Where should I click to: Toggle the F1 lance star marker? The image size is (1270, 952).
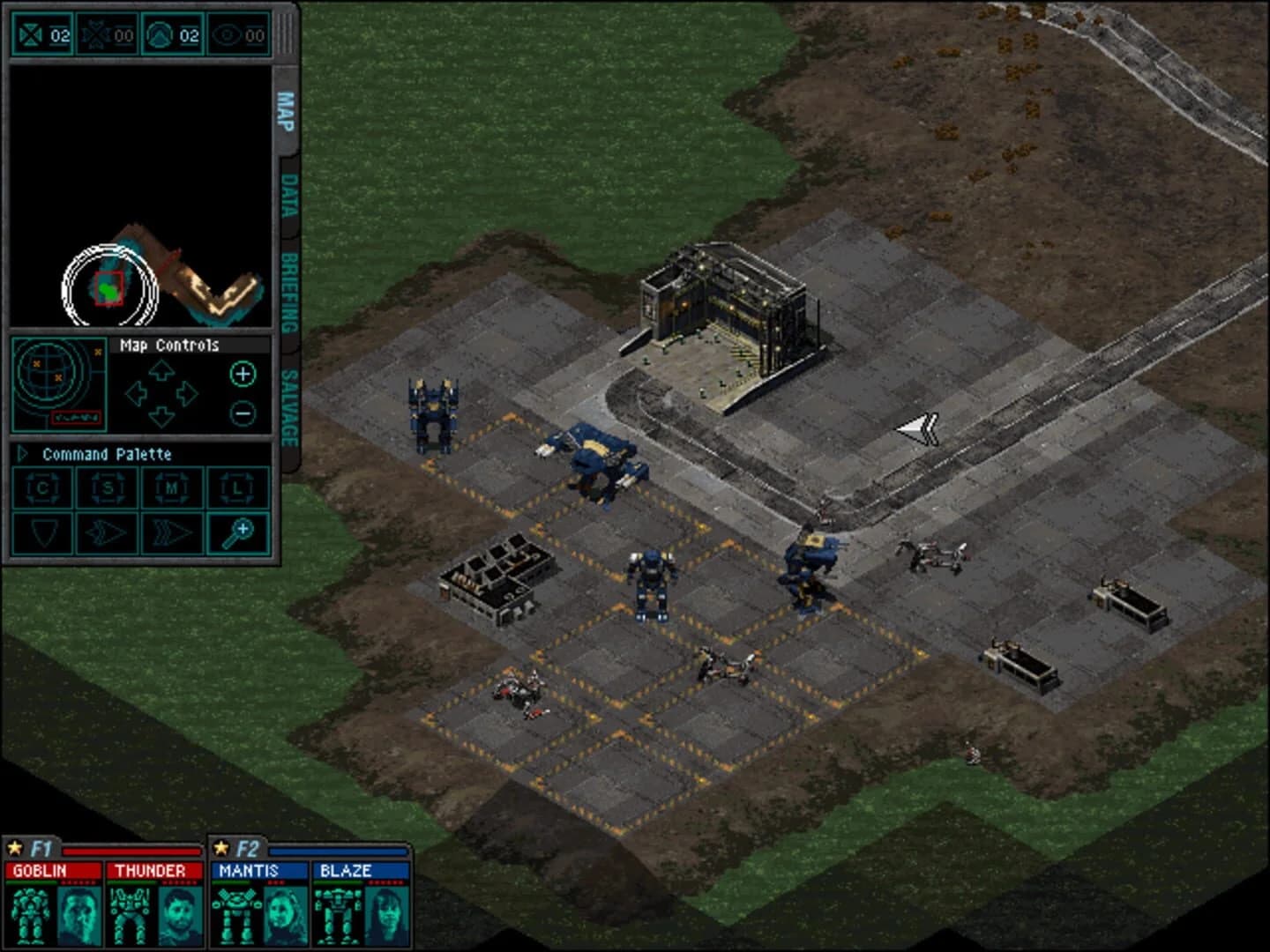(x=14, y=847)
